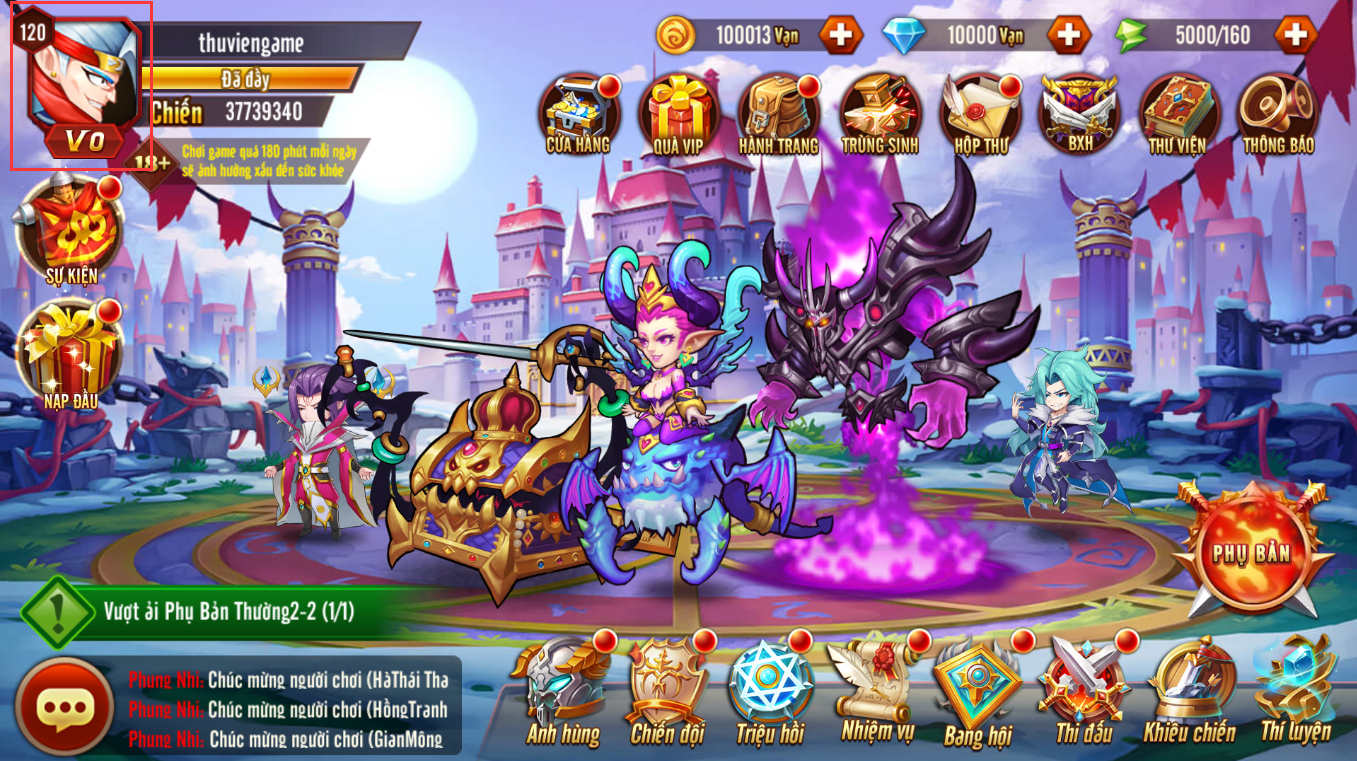
Task: Open the Sự Kiện events panel
Action: pos(70,230)
